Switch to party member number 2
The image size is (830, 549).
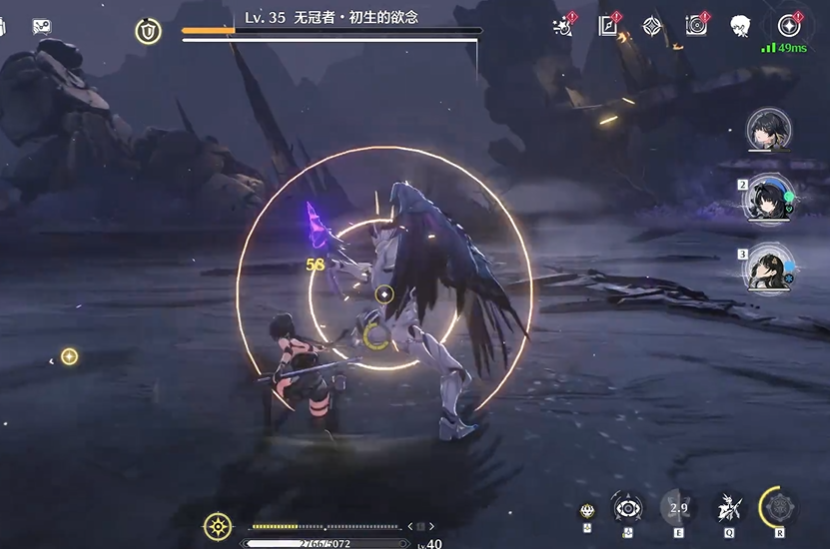[x=769, y=198]
